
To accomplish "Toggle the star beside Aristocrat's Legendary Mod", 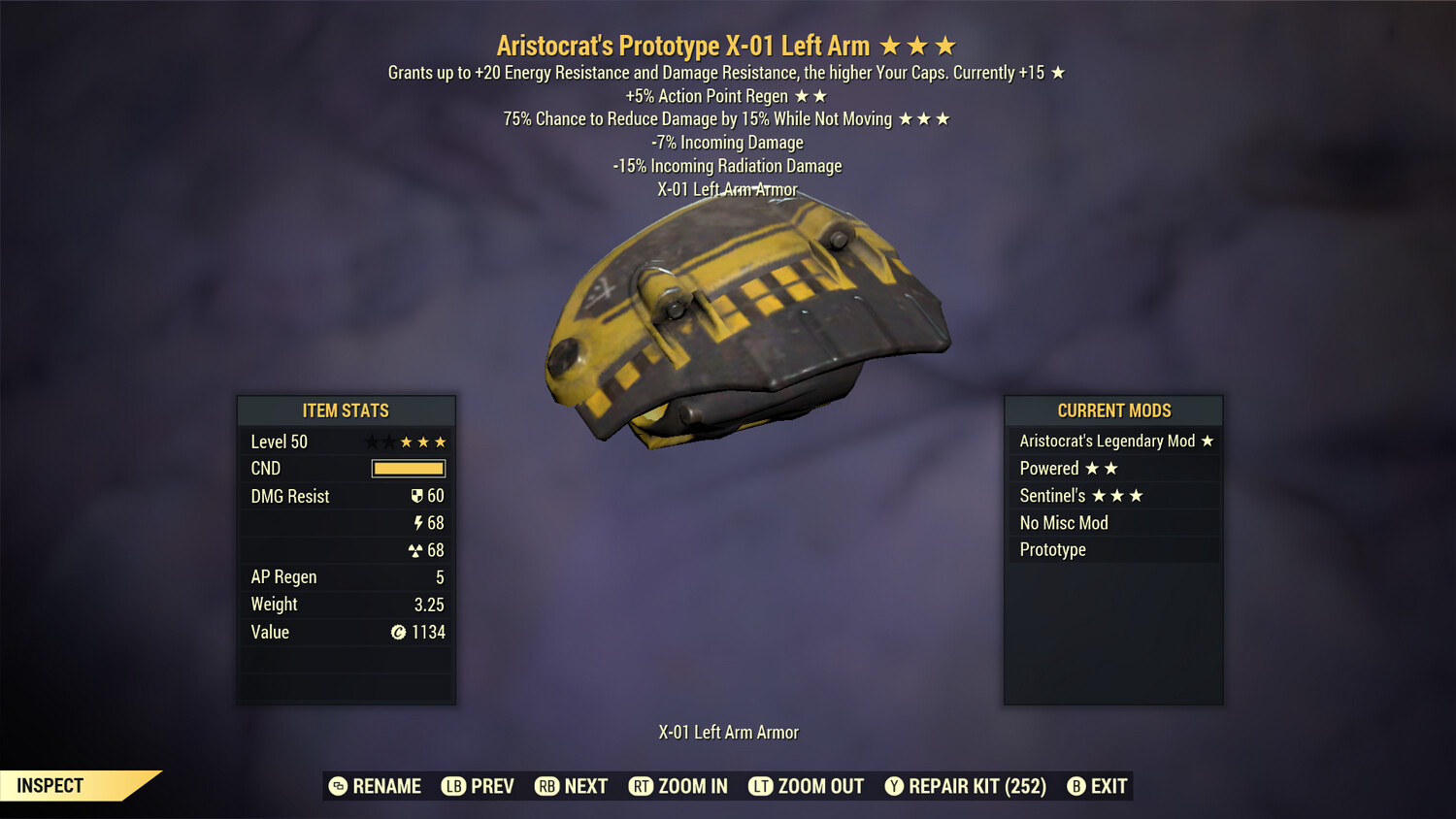I will (x=1206, y=441).
